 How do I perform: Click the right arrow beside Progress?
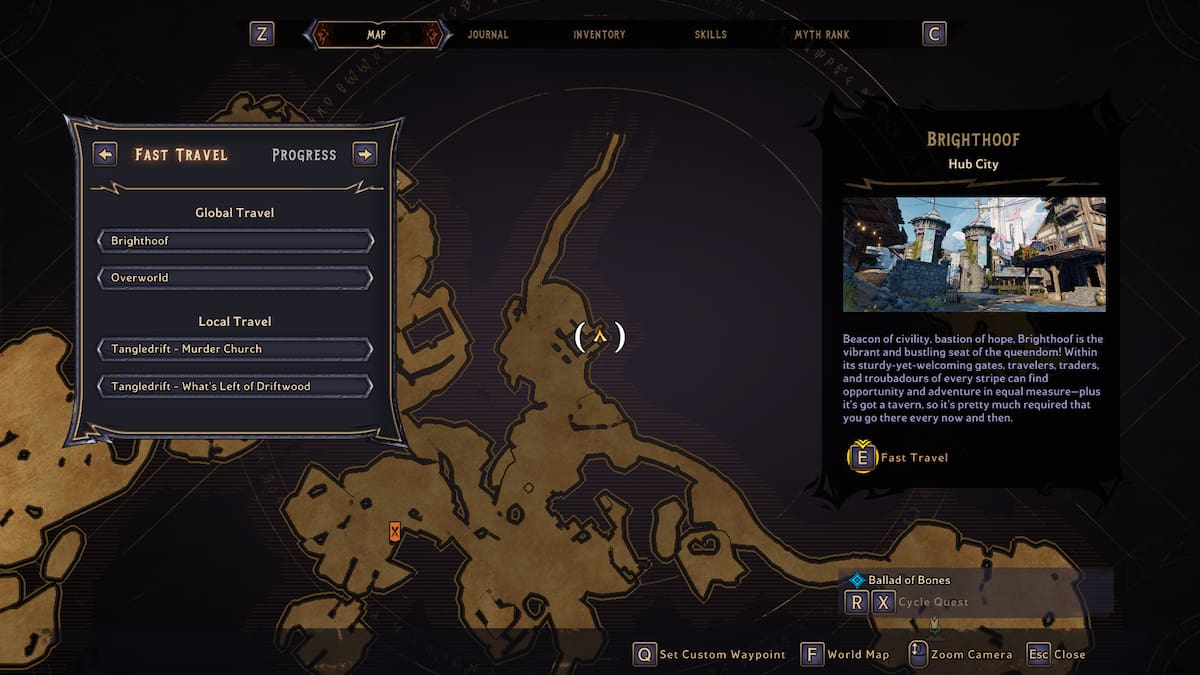tap(365, 154)
